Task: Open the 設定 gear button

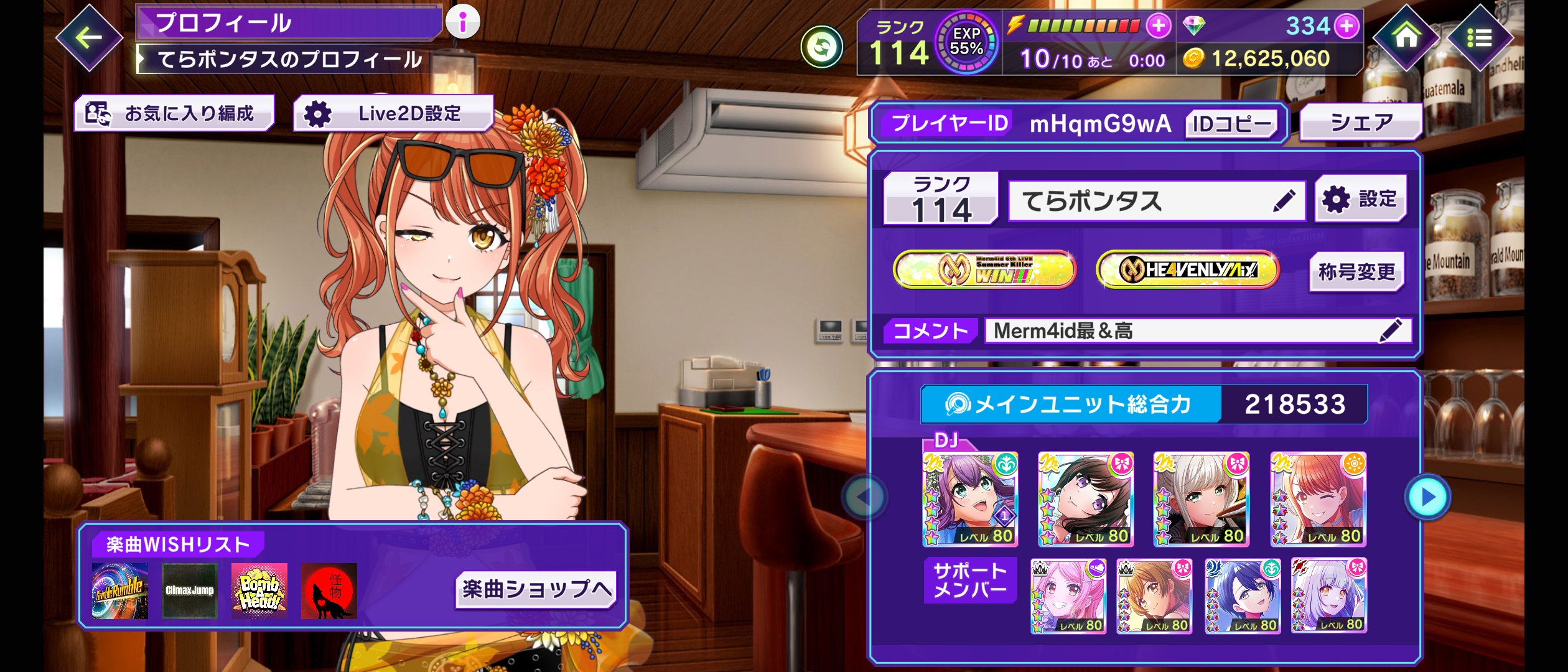Action: click(1361, 199)
